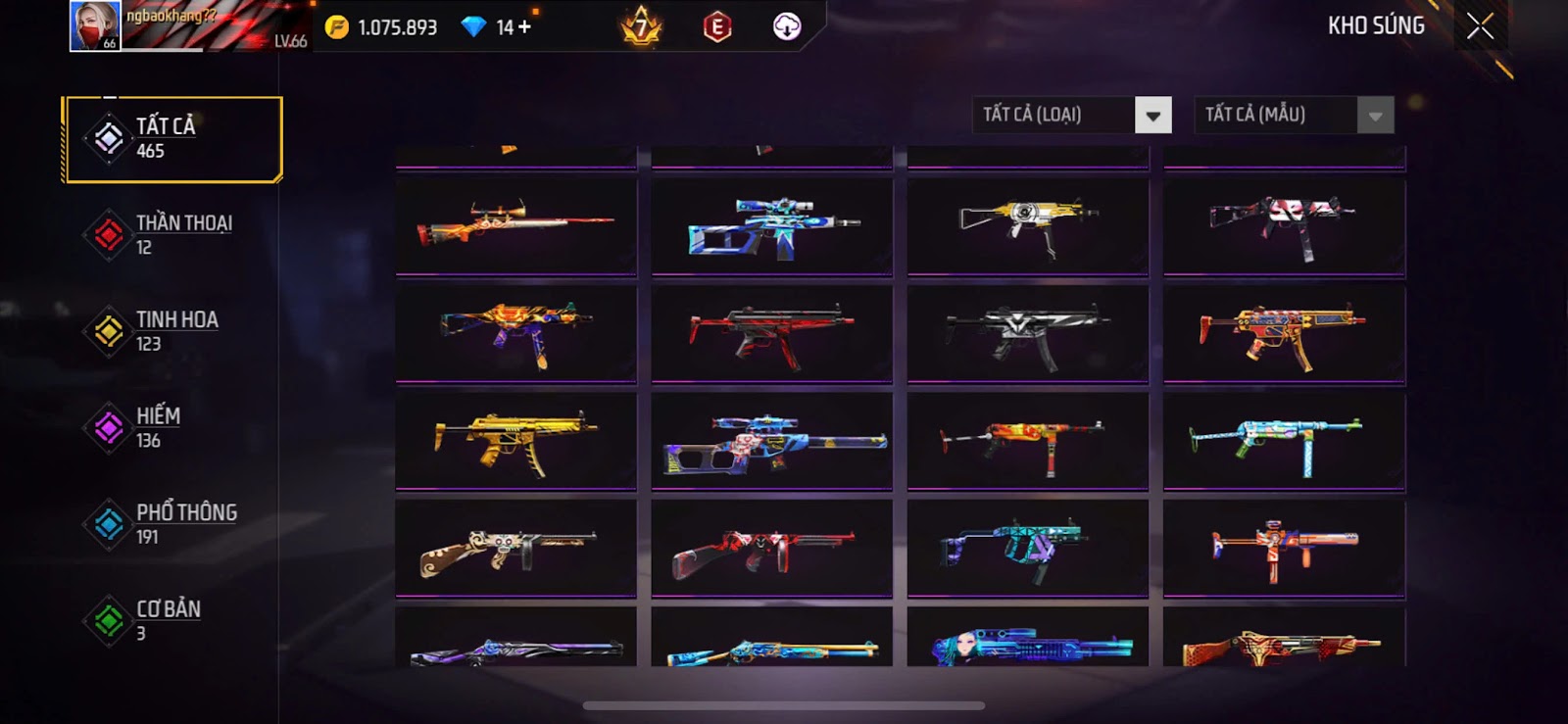View the golden number 7 rank badge
Image resolution: width=1568 pixels, height=724 pixels.
tap(642, 27)
